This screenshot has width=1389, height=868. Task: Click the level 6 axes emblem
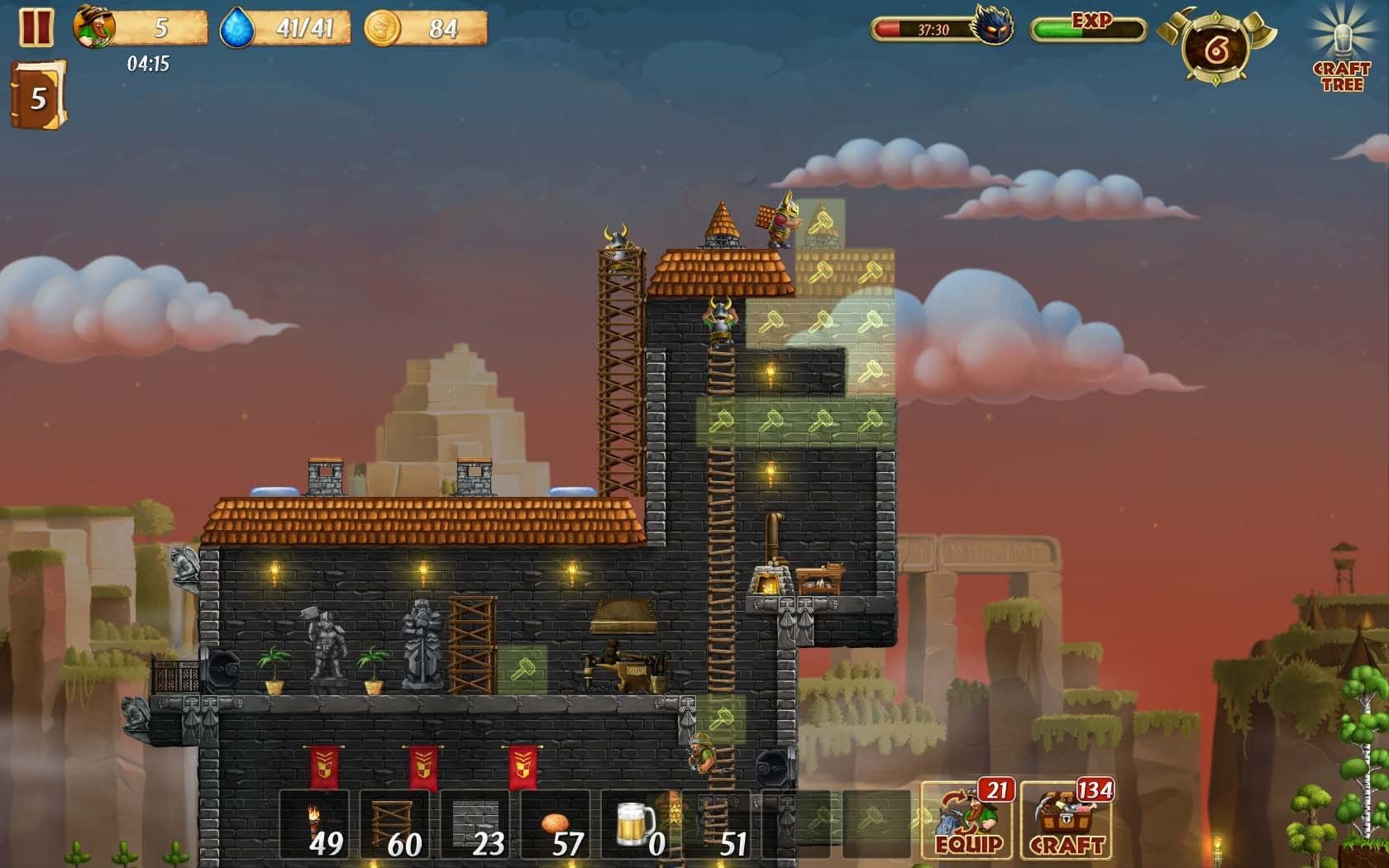pos(1215,48)
